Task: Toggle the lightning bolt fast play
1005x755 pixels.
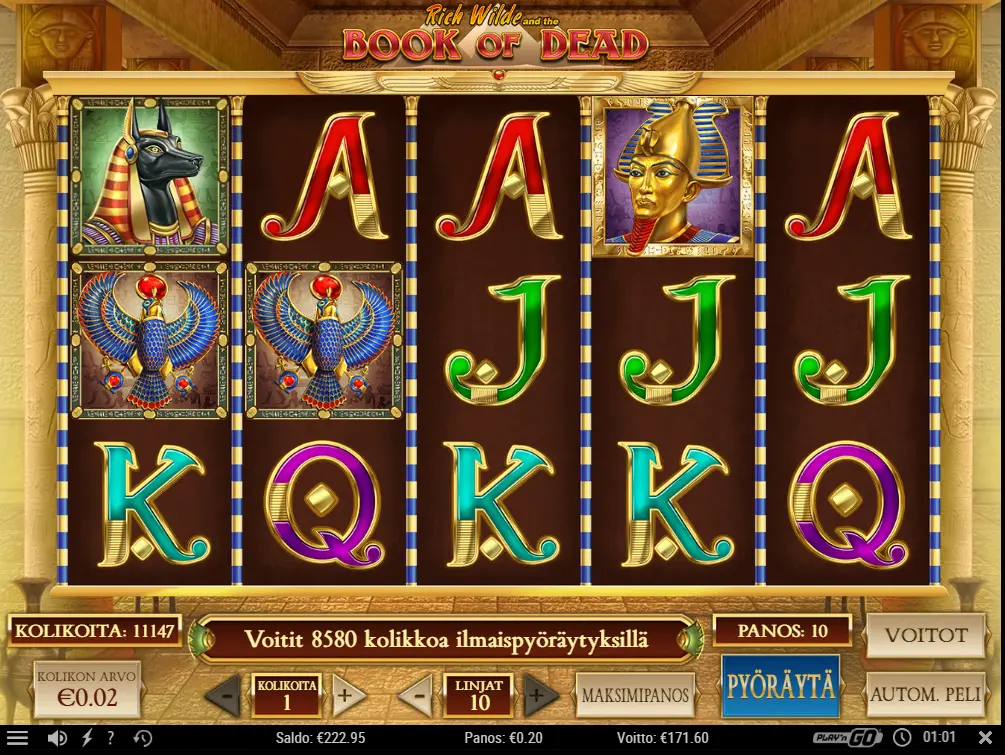Action: click(x=86, y=739)
